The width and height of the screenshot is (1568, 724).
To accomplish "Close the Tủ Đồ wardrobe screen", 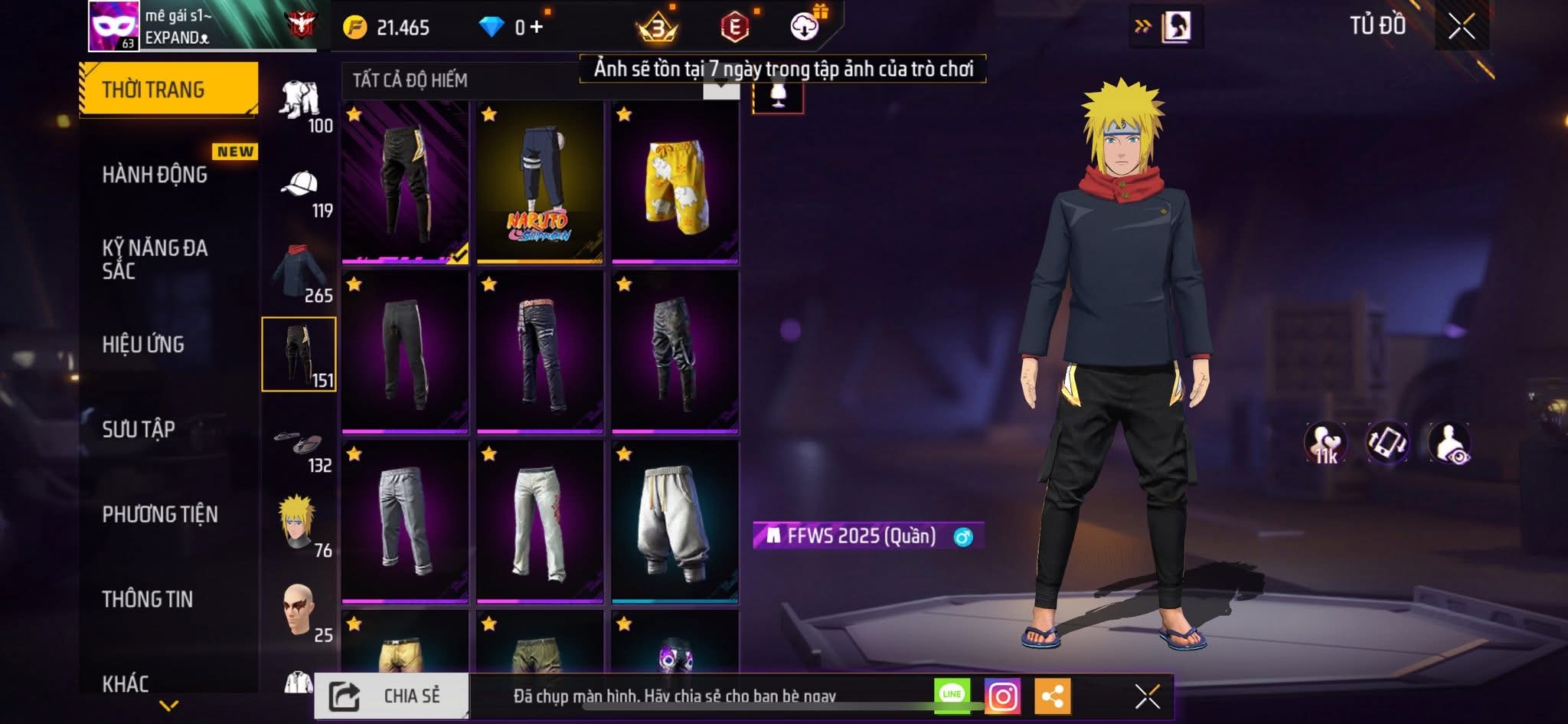I will tap(1461, 27).
